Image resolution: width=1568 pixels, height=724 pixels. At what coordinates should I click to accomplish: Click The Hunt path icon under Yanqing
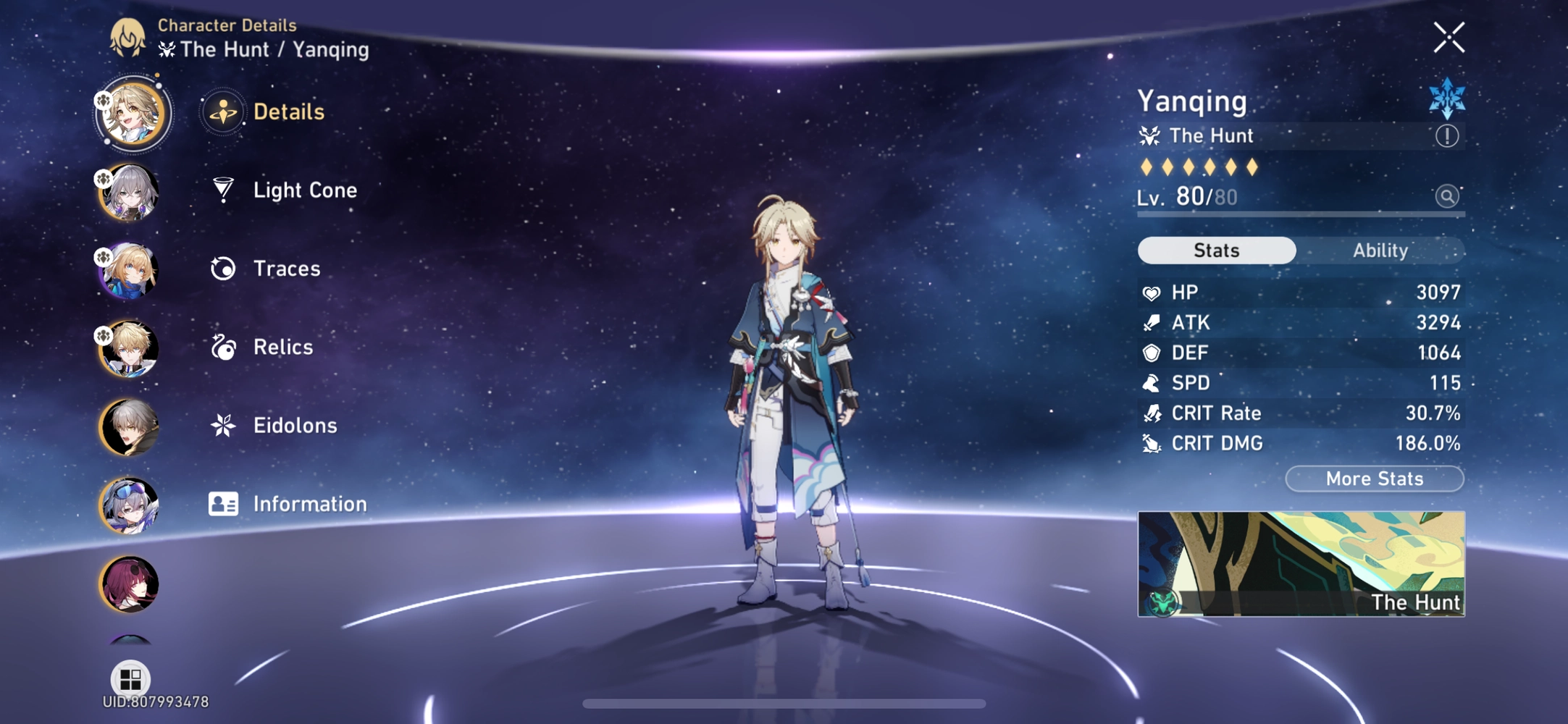1149,135
